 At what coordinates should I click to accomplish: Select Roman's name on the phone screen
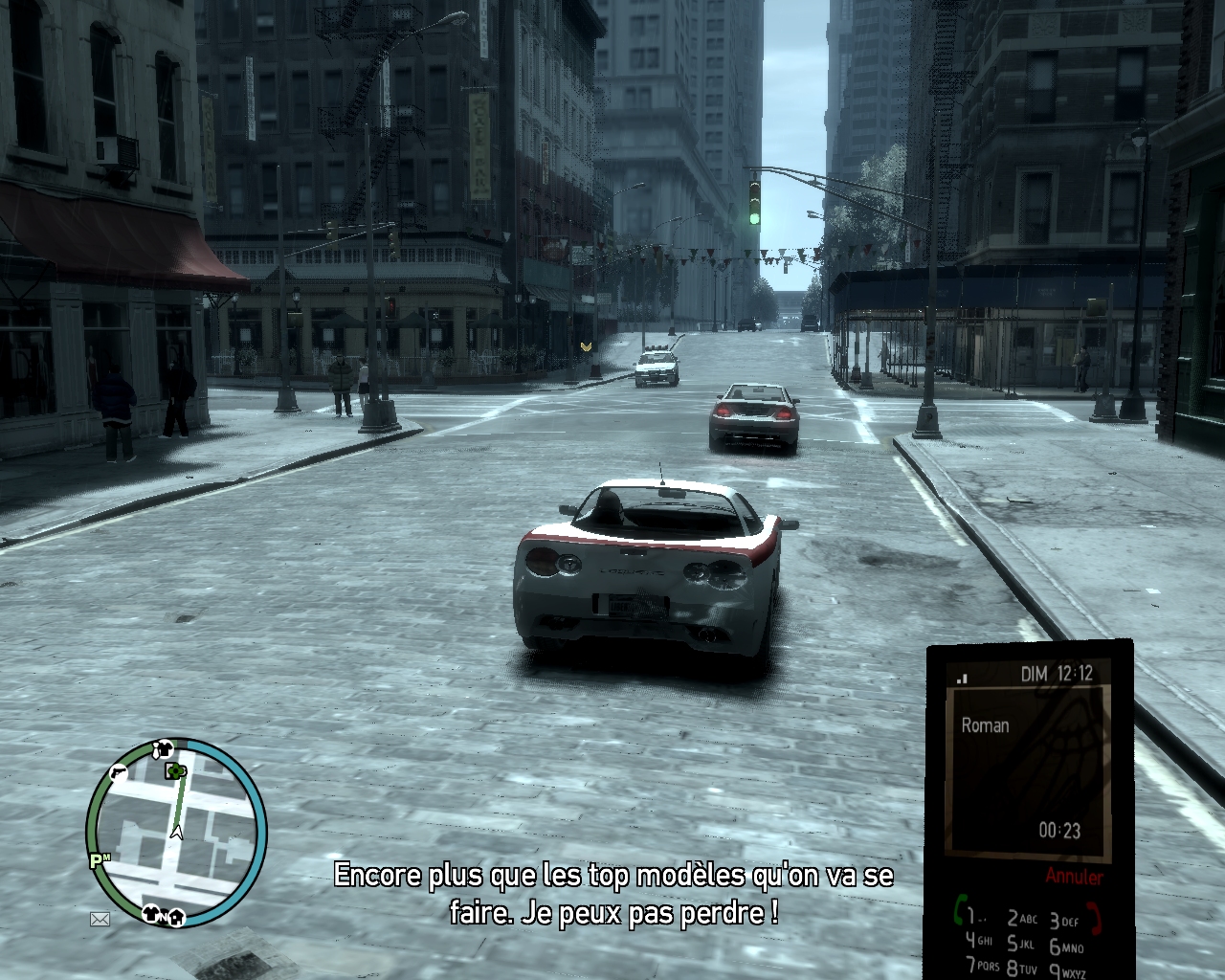pos(985,725)
